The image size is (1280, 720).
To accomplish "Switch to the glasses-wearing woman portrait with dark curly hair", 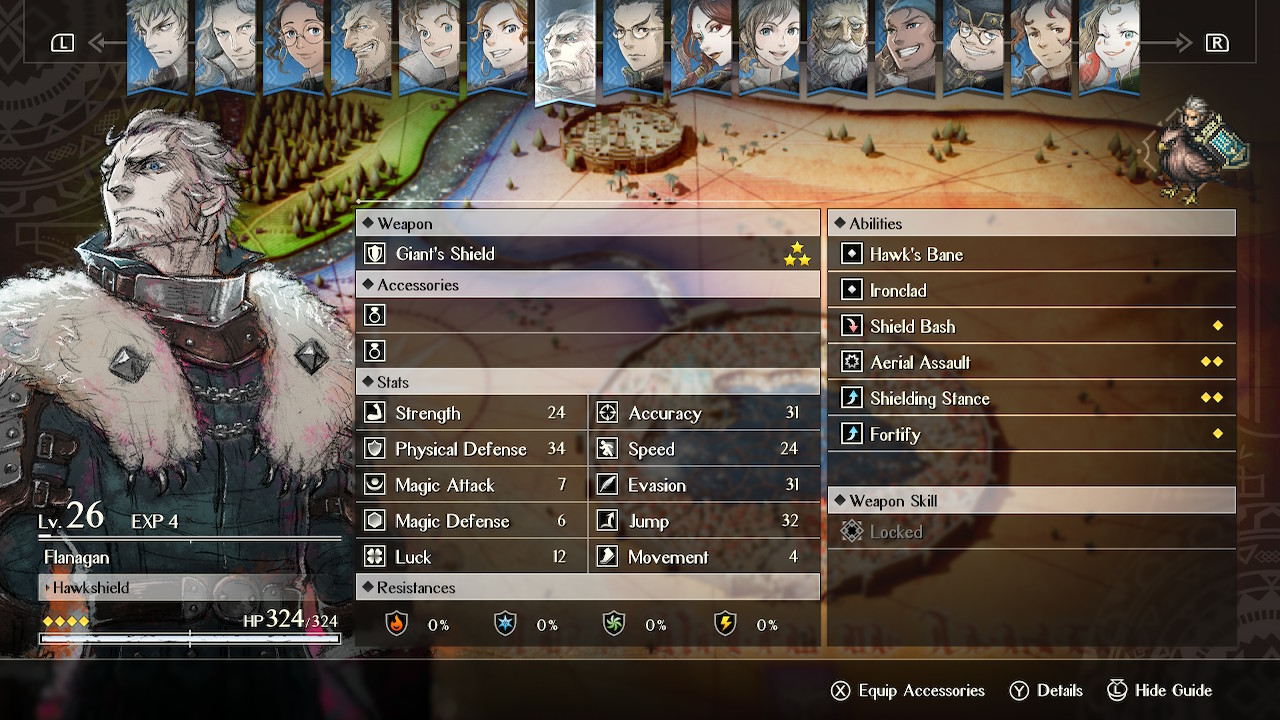I will tap(293, 45).
